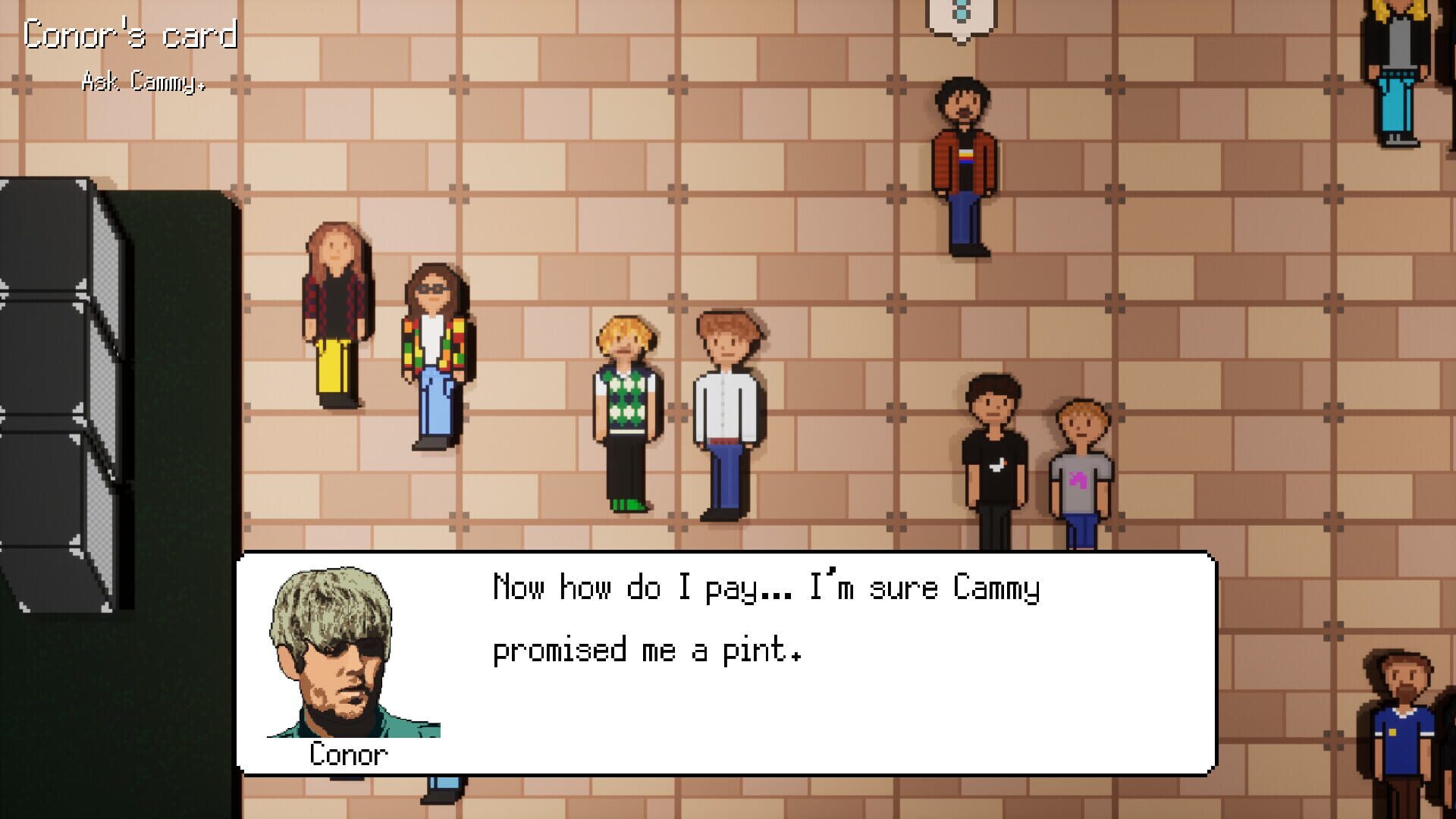Click the exclamation speech bubble above the NPC
Screen dimensions: 1456x819
[958, 15]
